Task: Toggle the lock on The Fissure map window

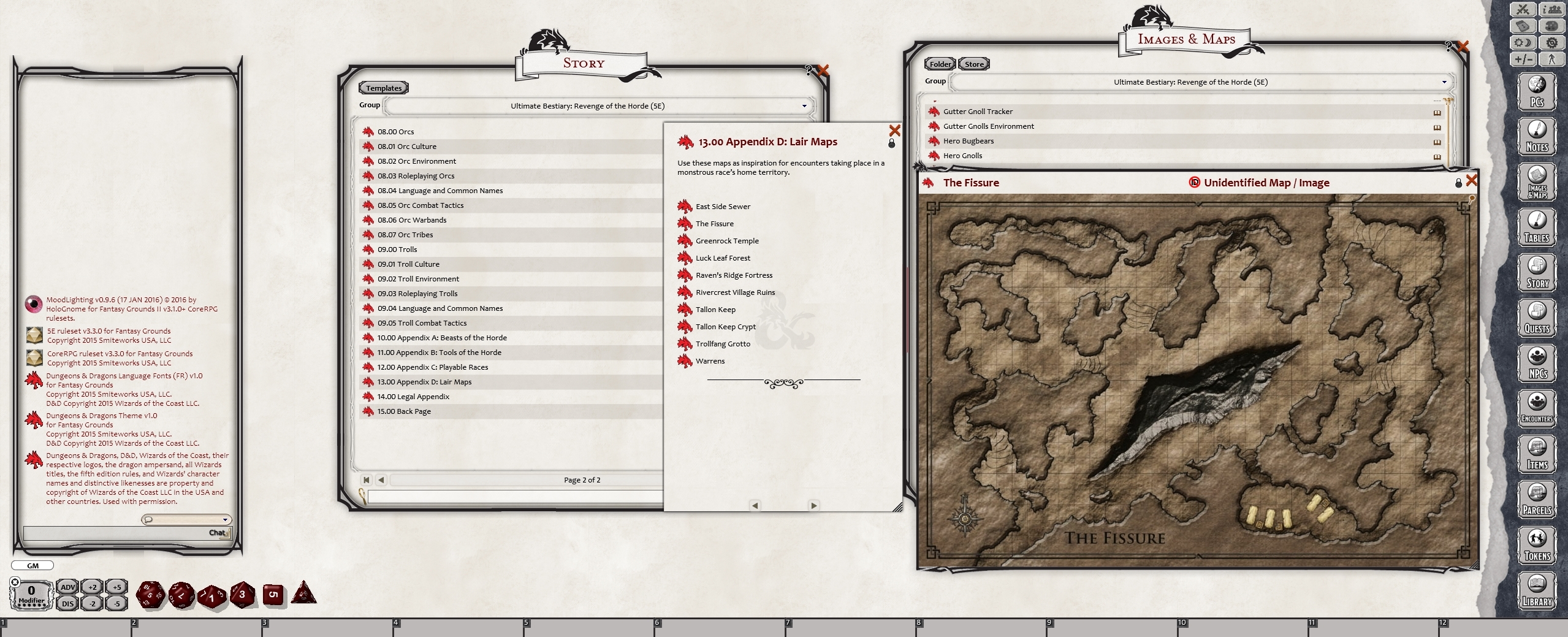Action: (1458, 183)
